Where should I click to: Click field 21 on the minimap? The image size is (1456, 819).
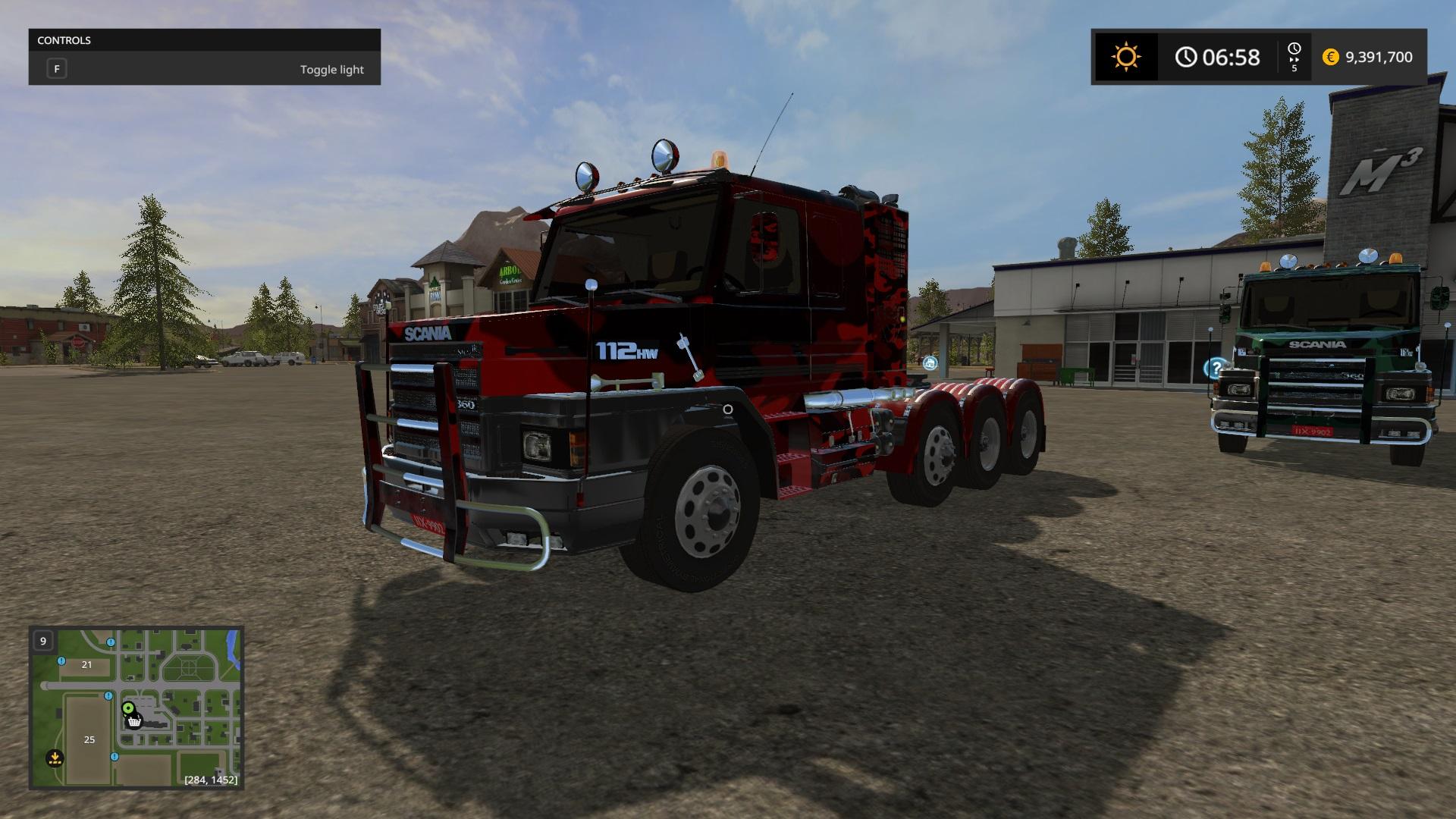(x=86, y=664)
